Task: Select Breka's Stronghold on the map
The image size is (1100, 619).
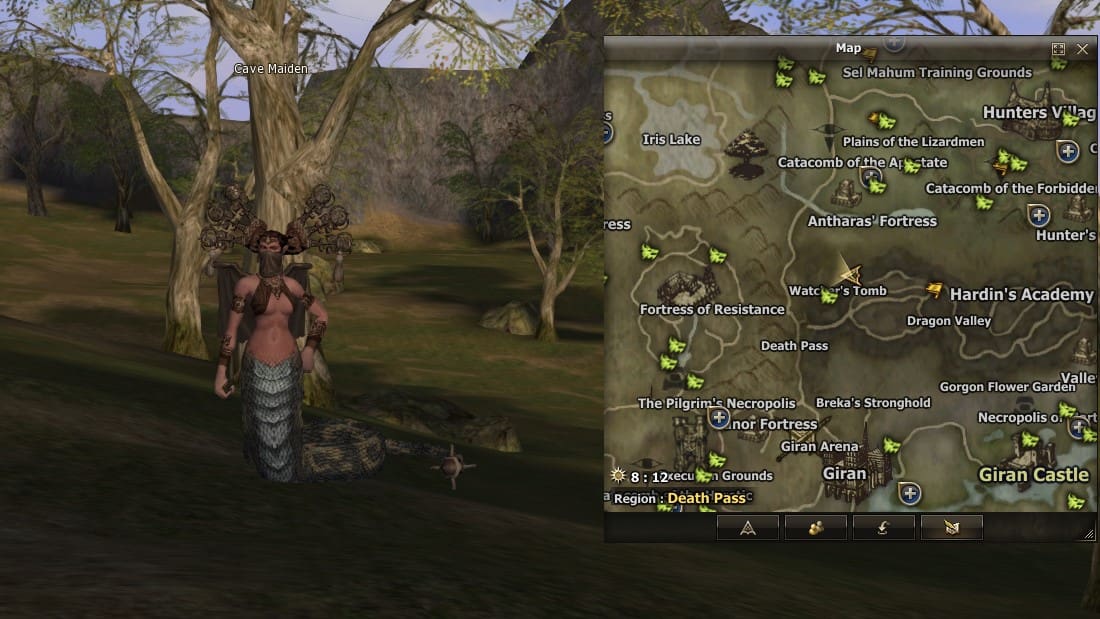Action: point(873,403)
